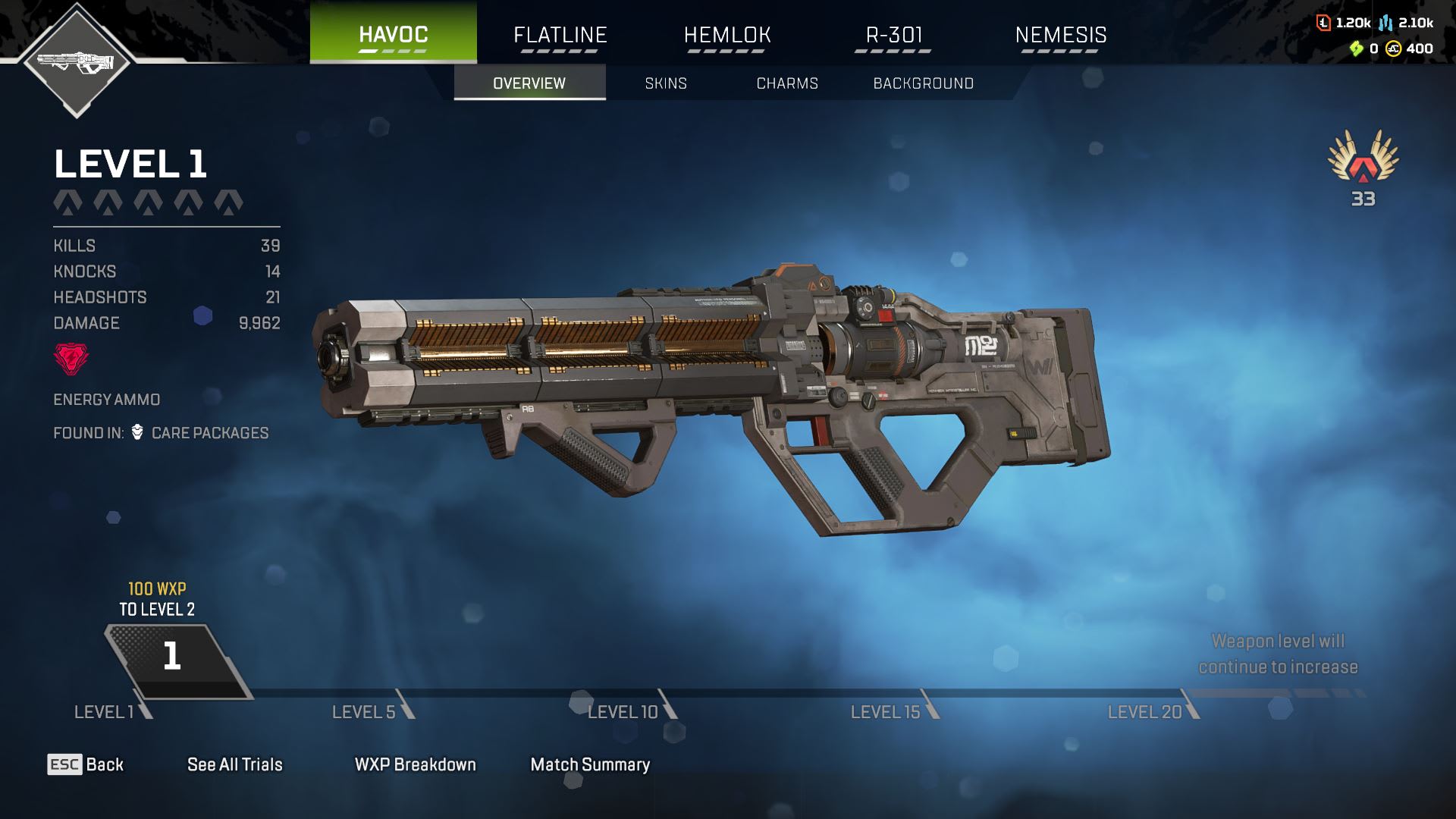1456x819 pixels.
Task: Switch to the FLATLINE weapon tab
Action: click(560, 35)
